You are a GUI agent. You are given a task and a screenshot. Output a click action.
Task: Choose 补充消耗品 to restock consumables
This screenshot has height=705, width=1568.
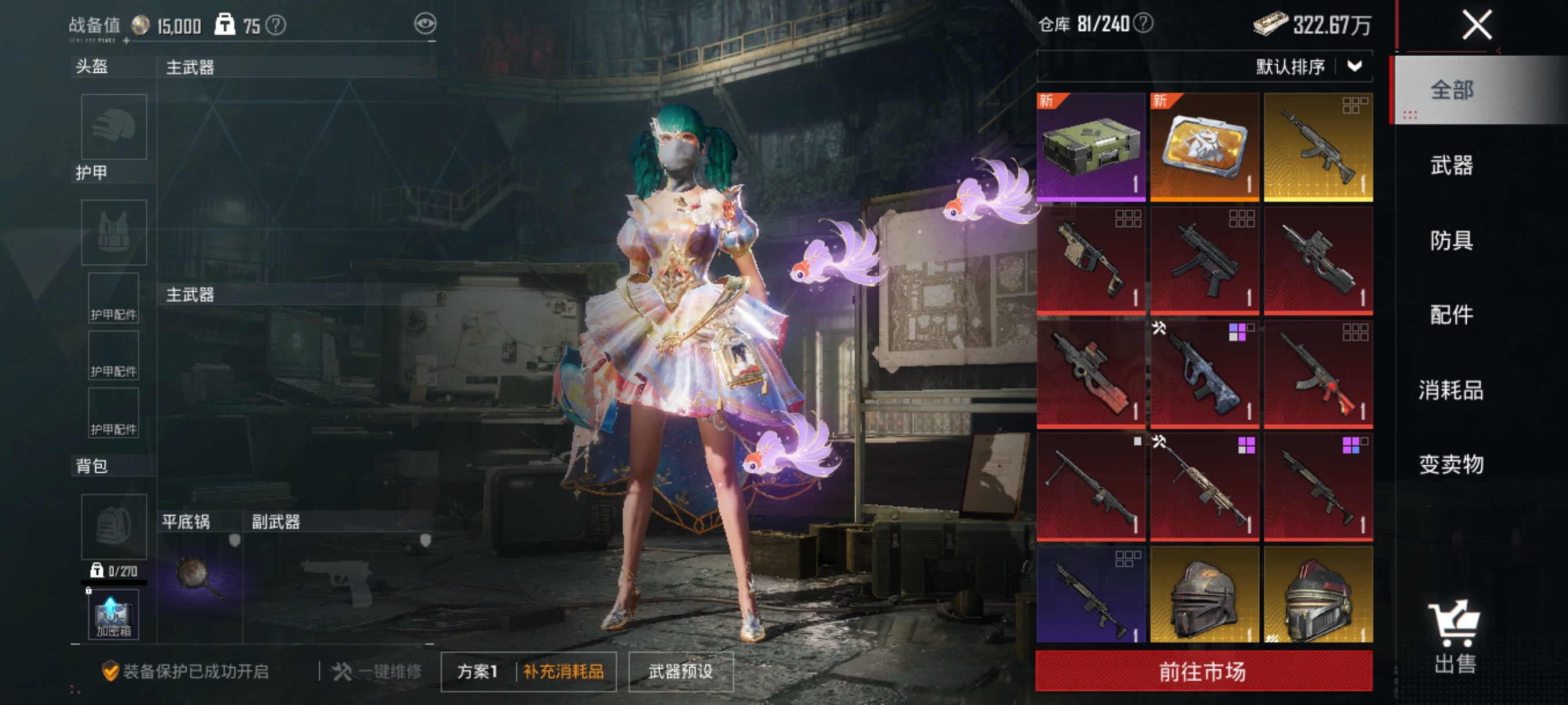tap(564, 671)
